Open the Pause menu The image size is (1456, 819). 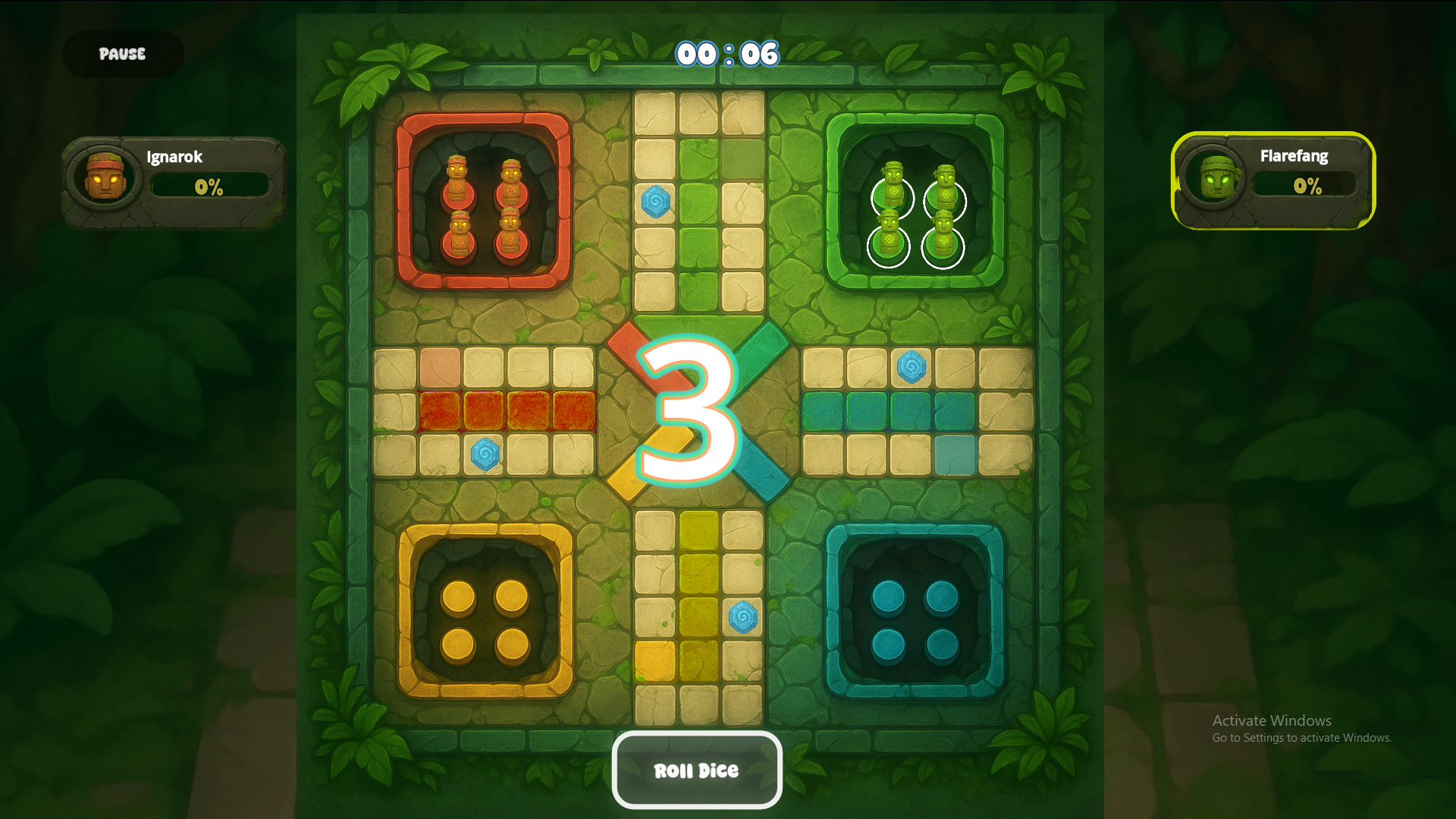click(x=121, y=54)
